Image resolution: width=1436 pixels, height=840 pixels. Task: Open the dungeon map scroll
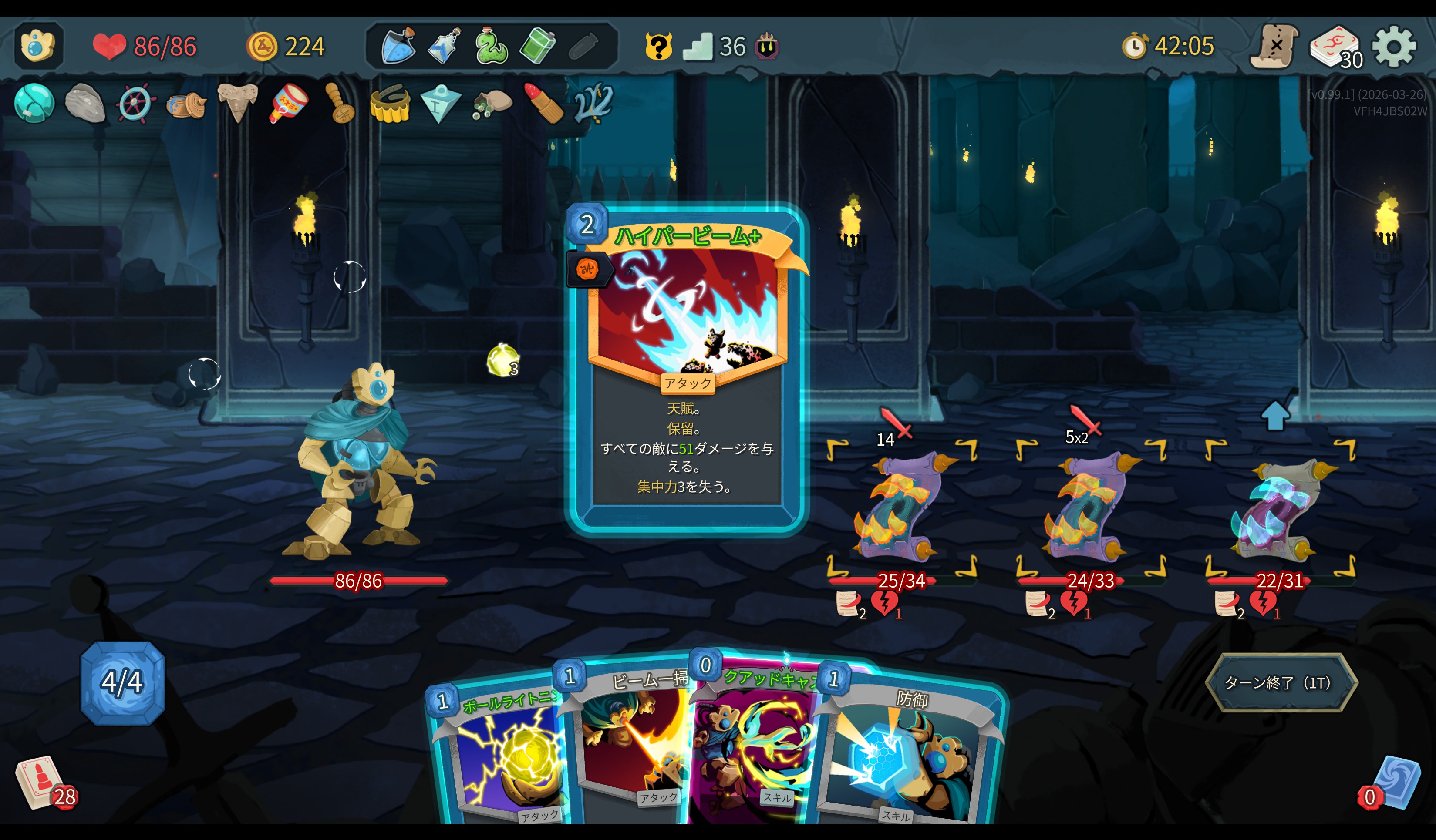click(x=1273, y=47)
